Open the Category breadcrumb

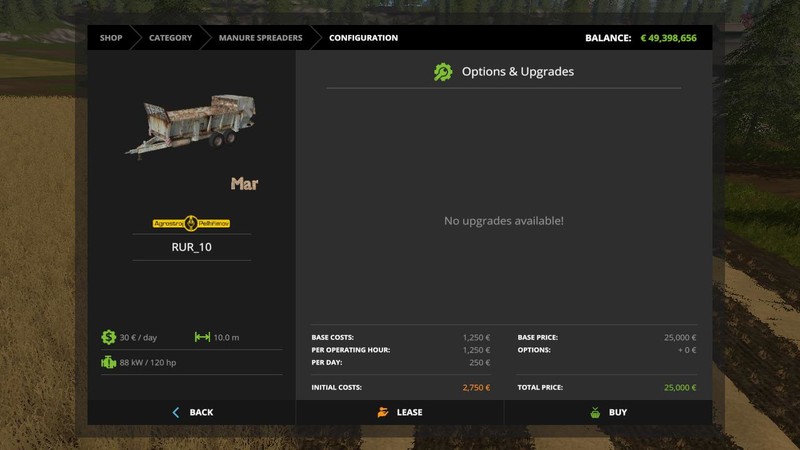(170, 38)
